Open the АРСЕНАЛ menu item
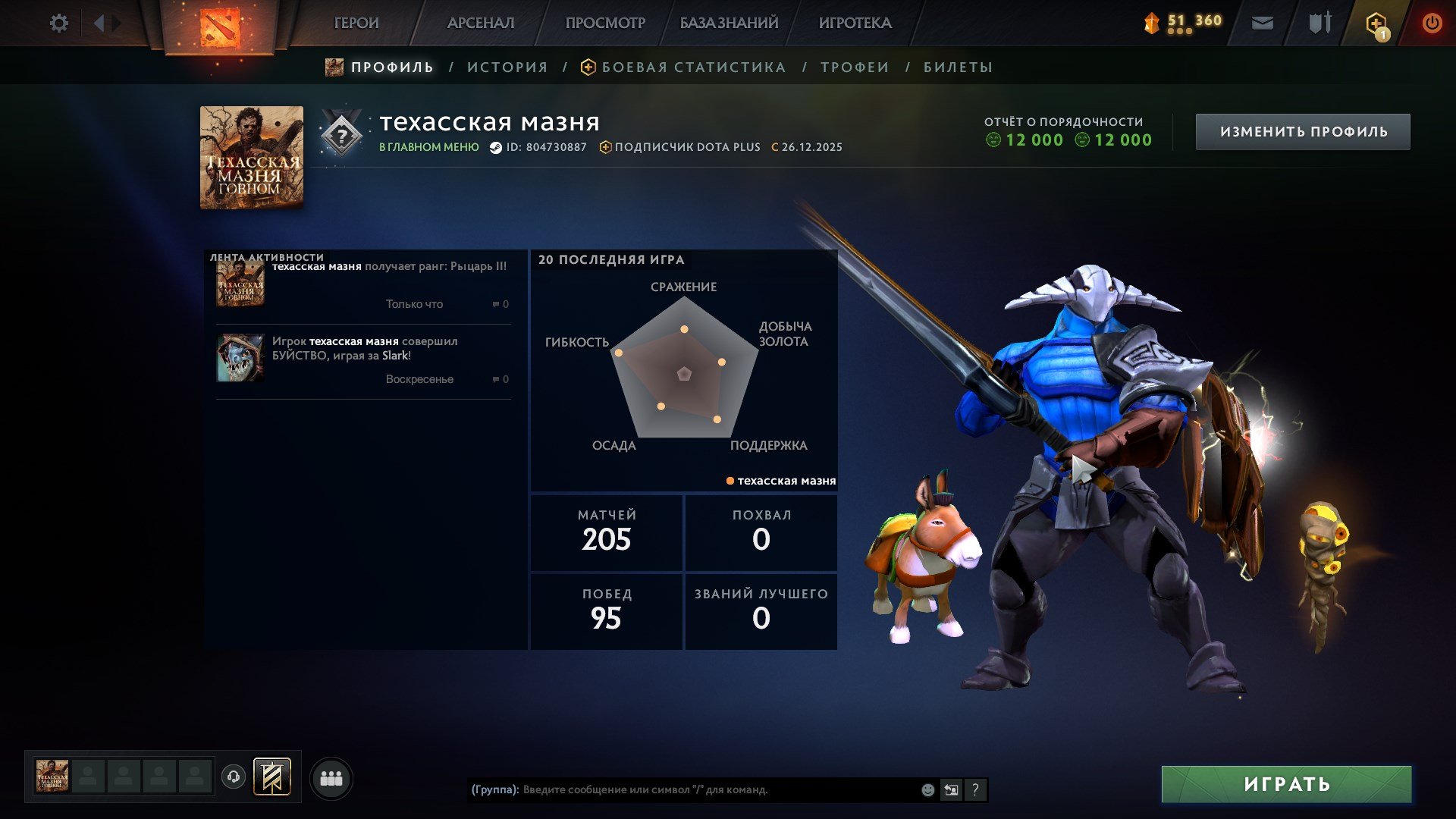The height and width of the screenshot is (819, 1456). click(480, 23)
